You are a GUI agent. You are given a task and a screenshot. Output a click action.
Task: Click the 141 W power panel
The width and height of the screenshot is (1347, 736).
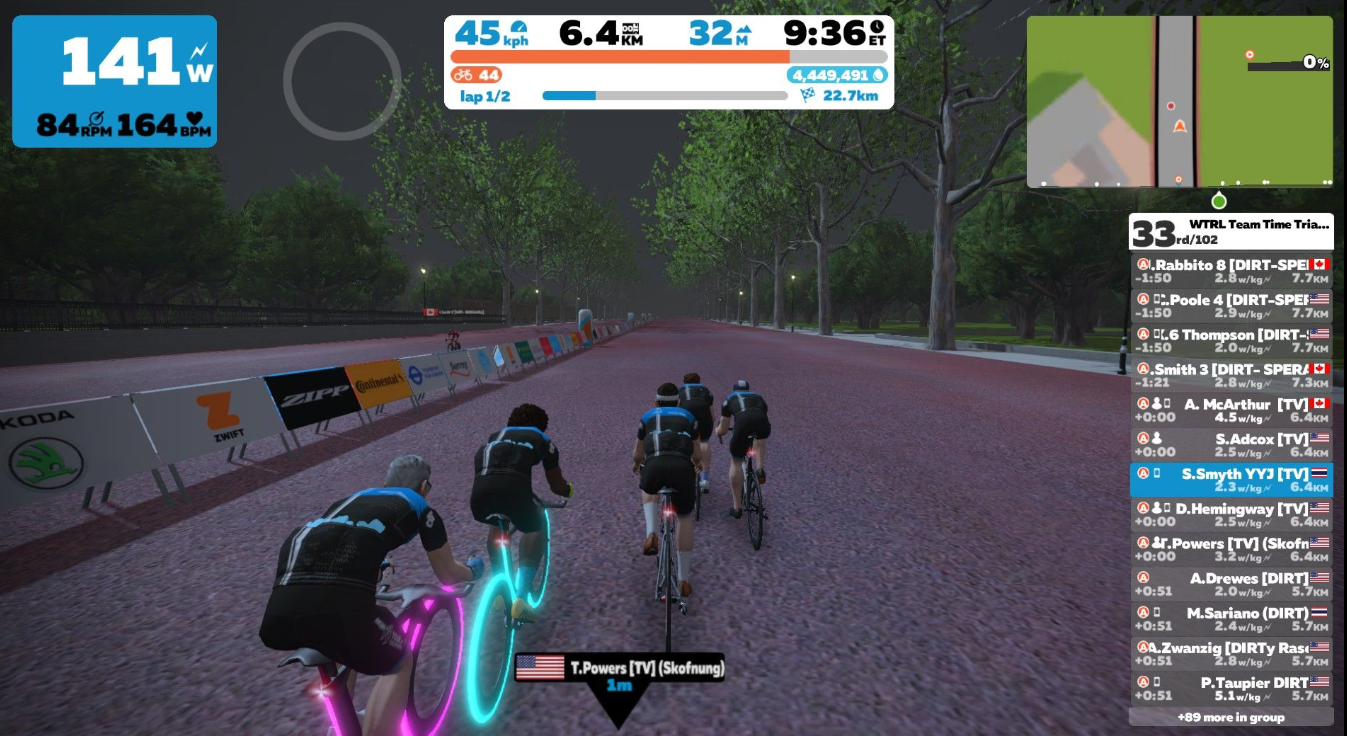(114, 81)
